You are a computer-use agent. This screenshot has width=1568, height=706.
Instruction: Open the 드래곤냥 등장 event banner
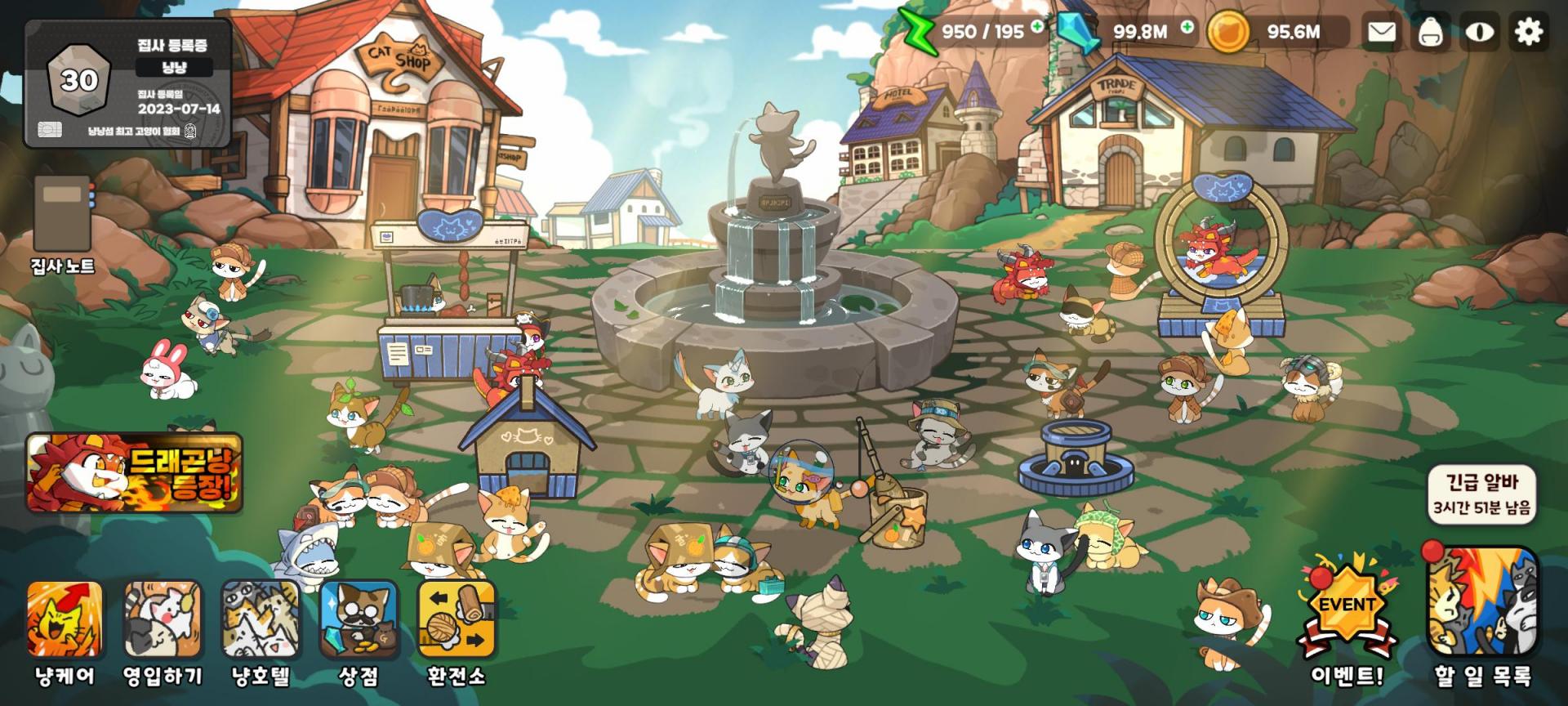(135, 473)
